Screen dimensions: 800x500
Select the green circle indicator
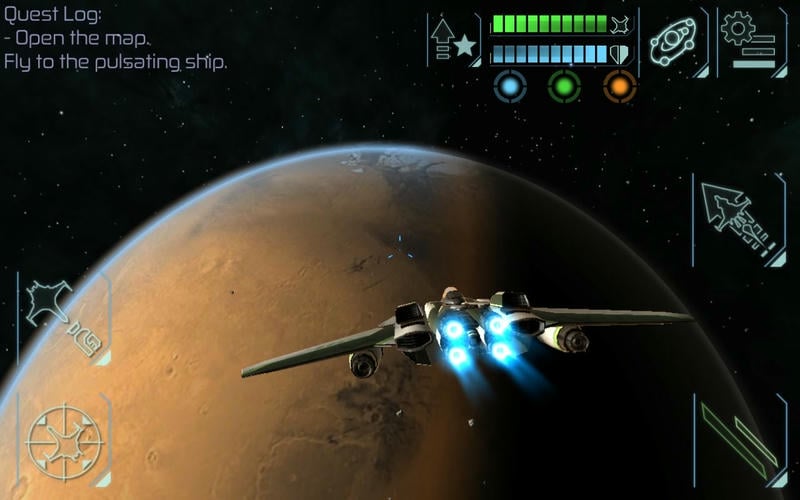pos(564,86)
